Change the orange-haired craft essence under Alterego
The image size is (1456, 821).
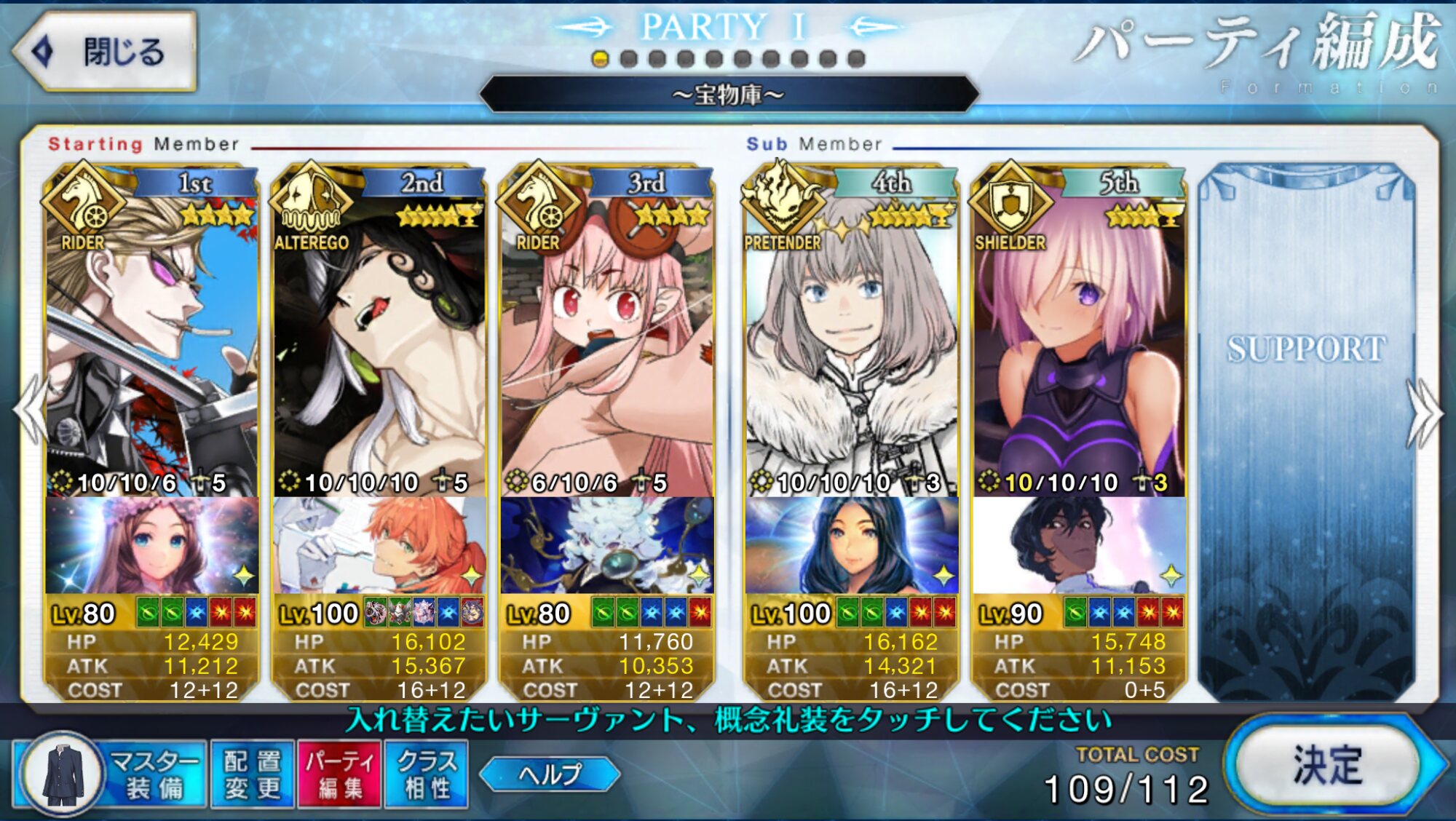[x=379, y=546]
